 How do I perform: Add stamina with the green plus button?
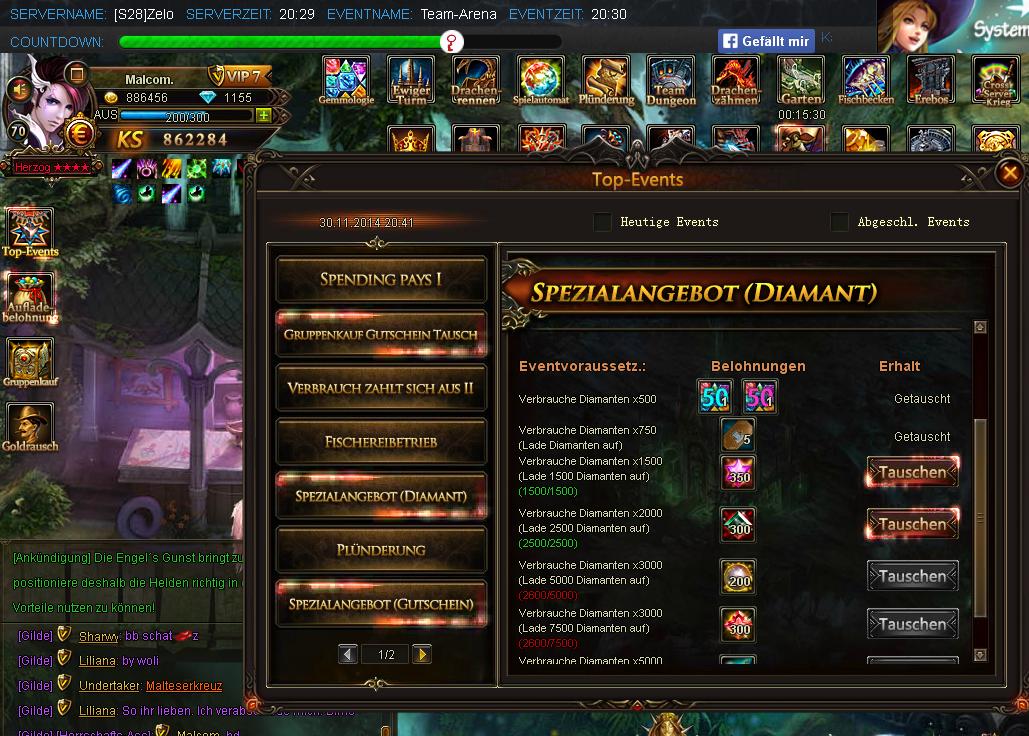(x=263, y=116)
